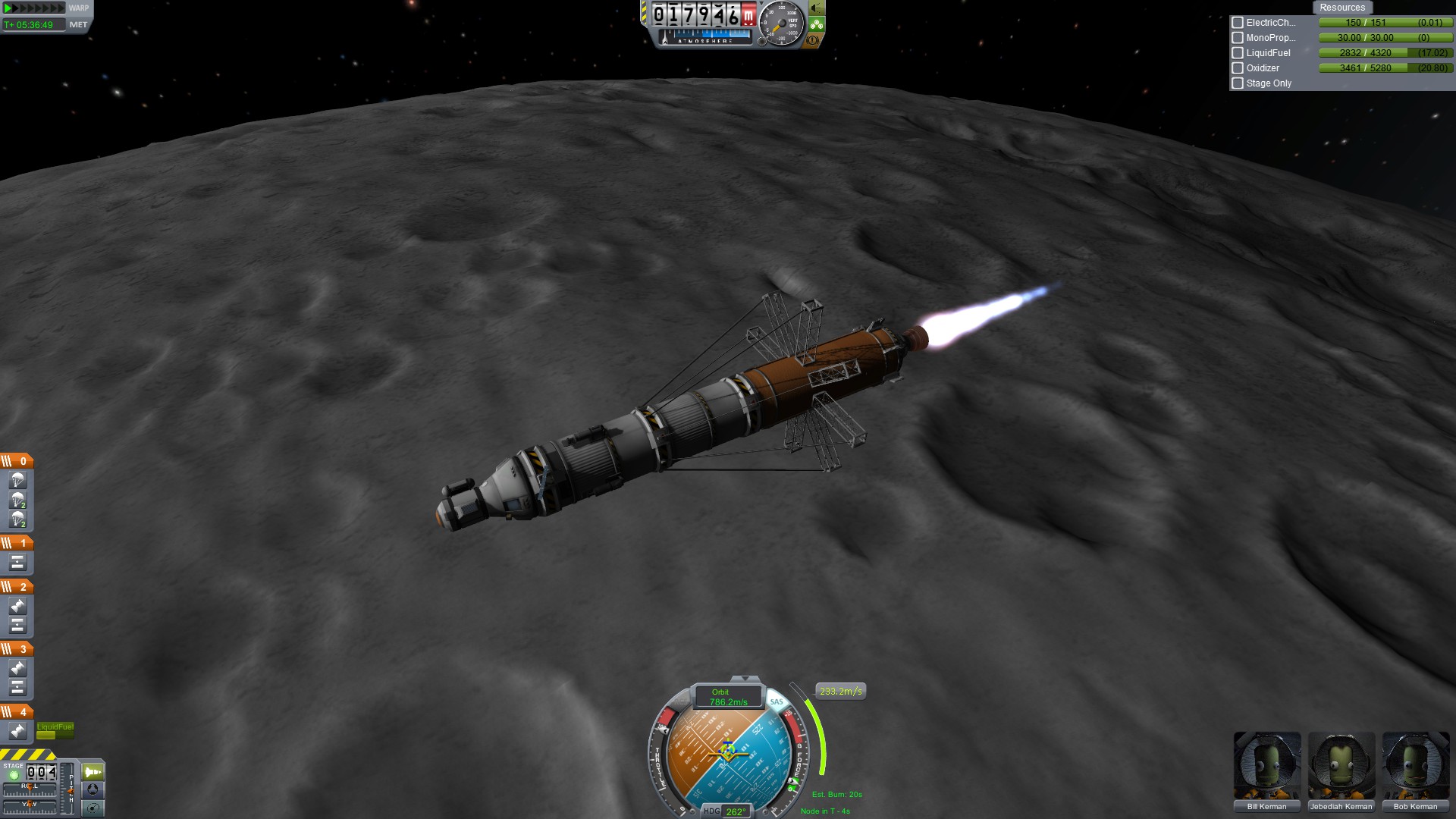Tick the ElectricCharge resource checkbox
The width and height of the screenshot is (1456, 819).
pyautogui.click(x=1238, y=23)
